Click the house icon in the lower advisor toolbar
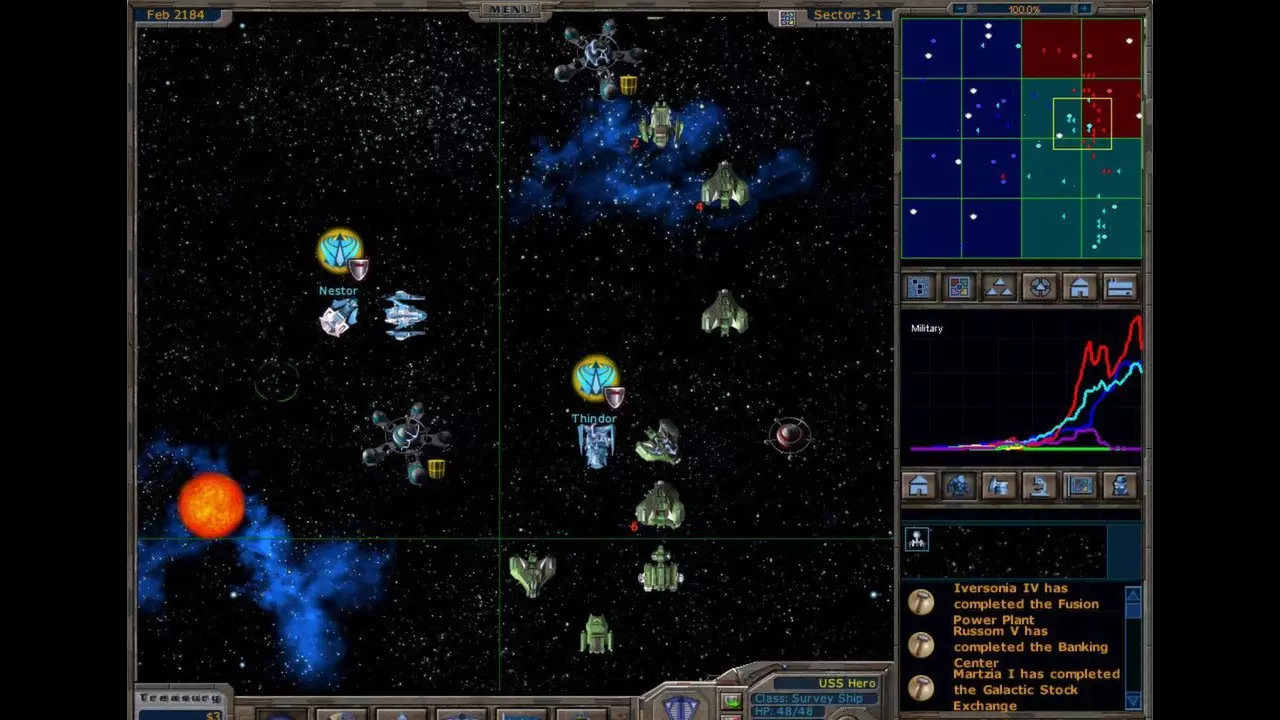 918,487
